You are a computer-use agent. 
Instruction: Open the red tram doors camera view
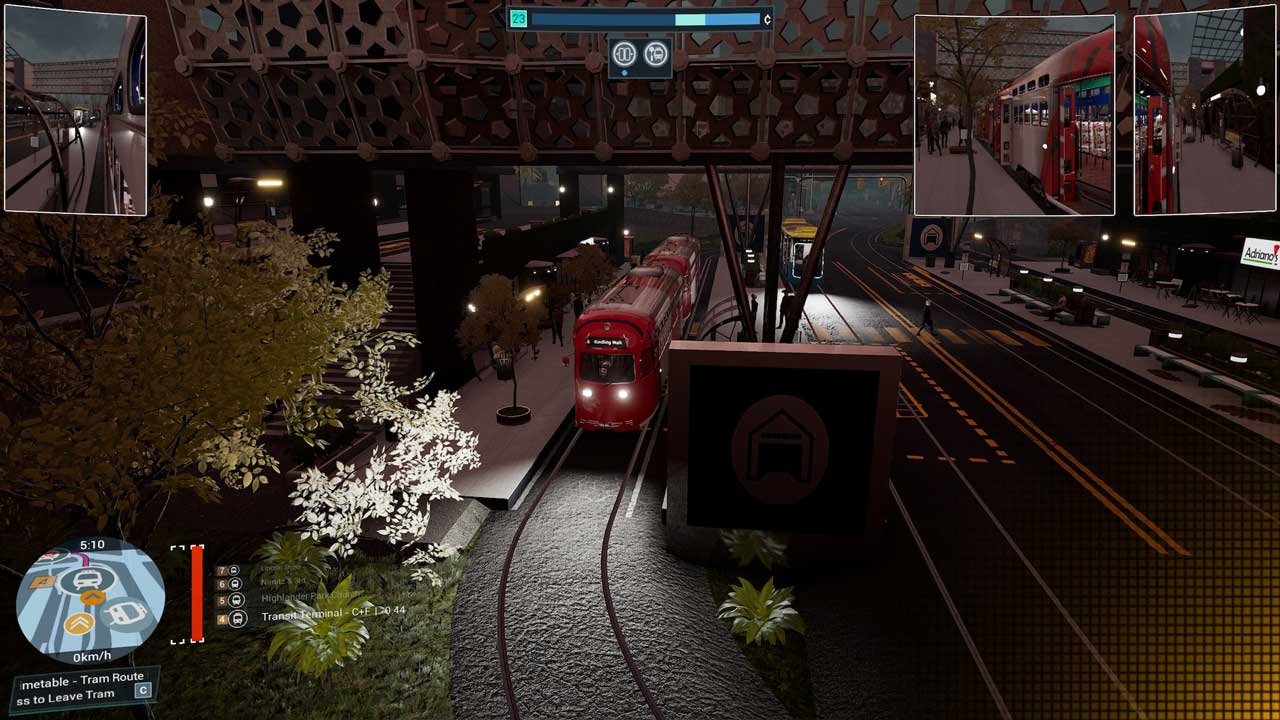[1014, 114]
